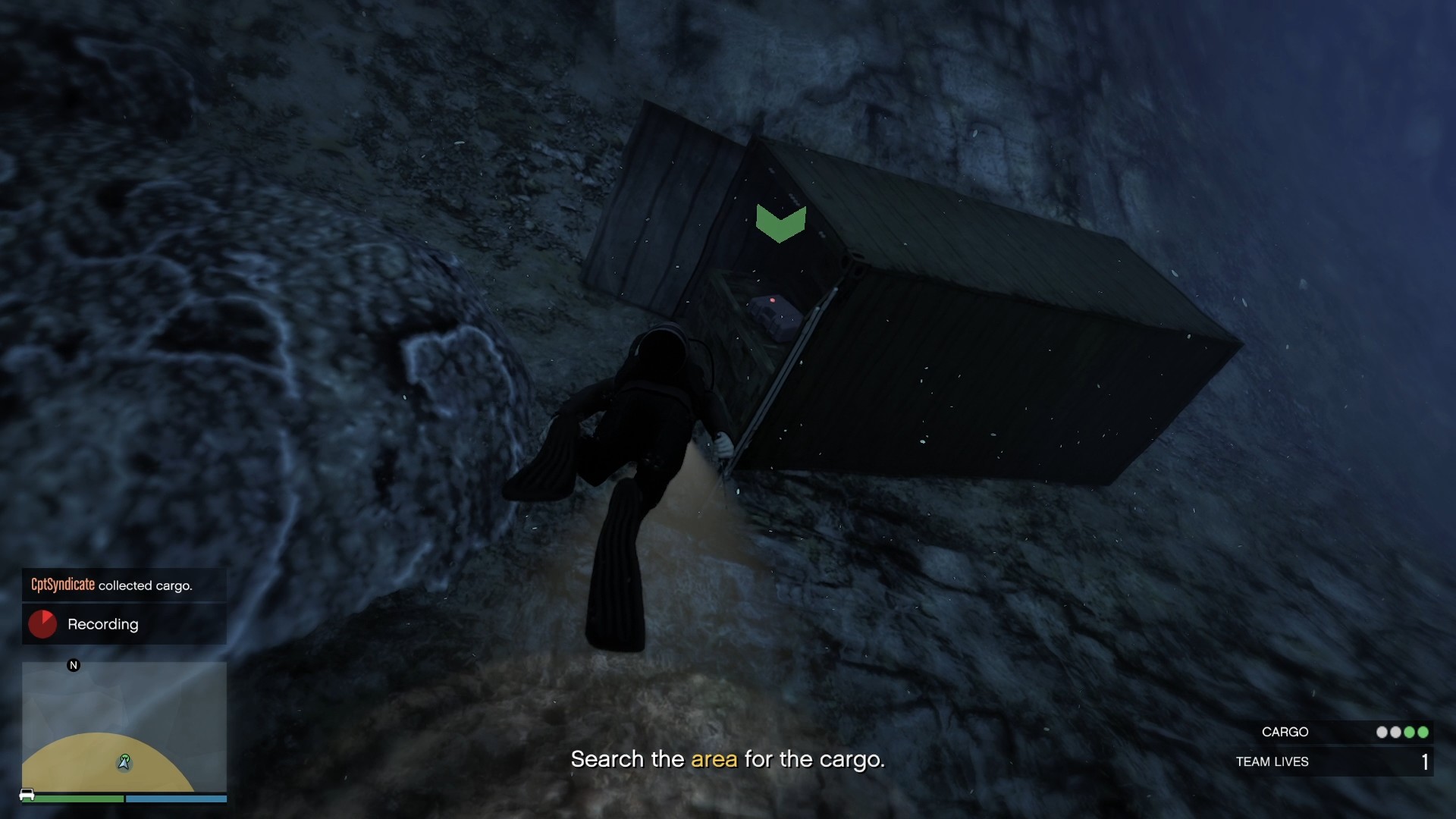Click a green collected-cargo dot to toggle it
The width and height of the screenshot is (1456, 819).
(1409, 732)
